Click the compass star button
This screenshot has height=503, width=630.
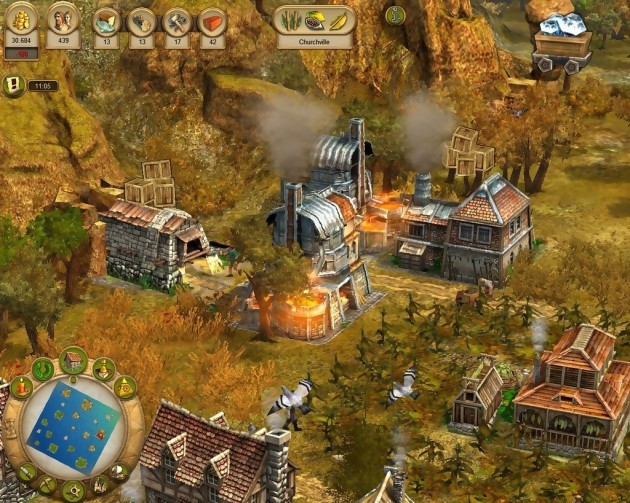[72, 491]
